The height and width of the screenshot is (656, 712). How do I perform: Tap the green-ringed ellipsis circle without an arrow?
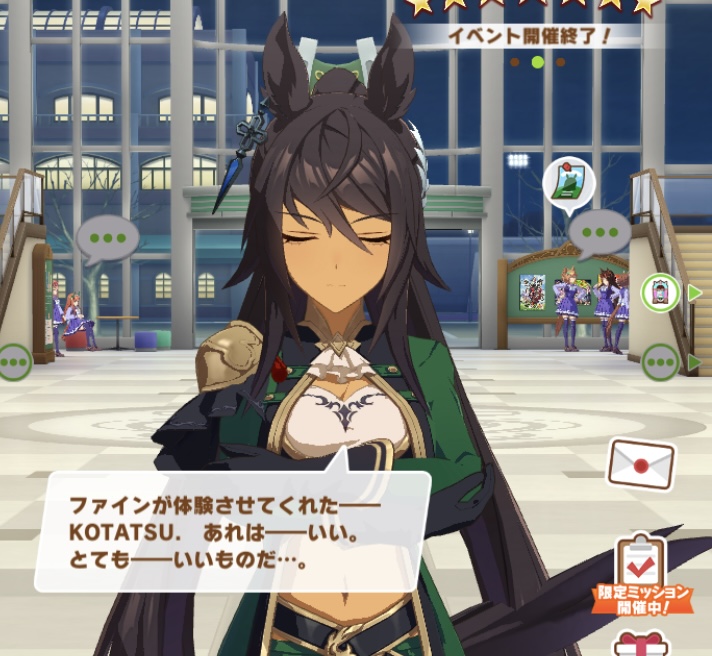tap(14, 361)
